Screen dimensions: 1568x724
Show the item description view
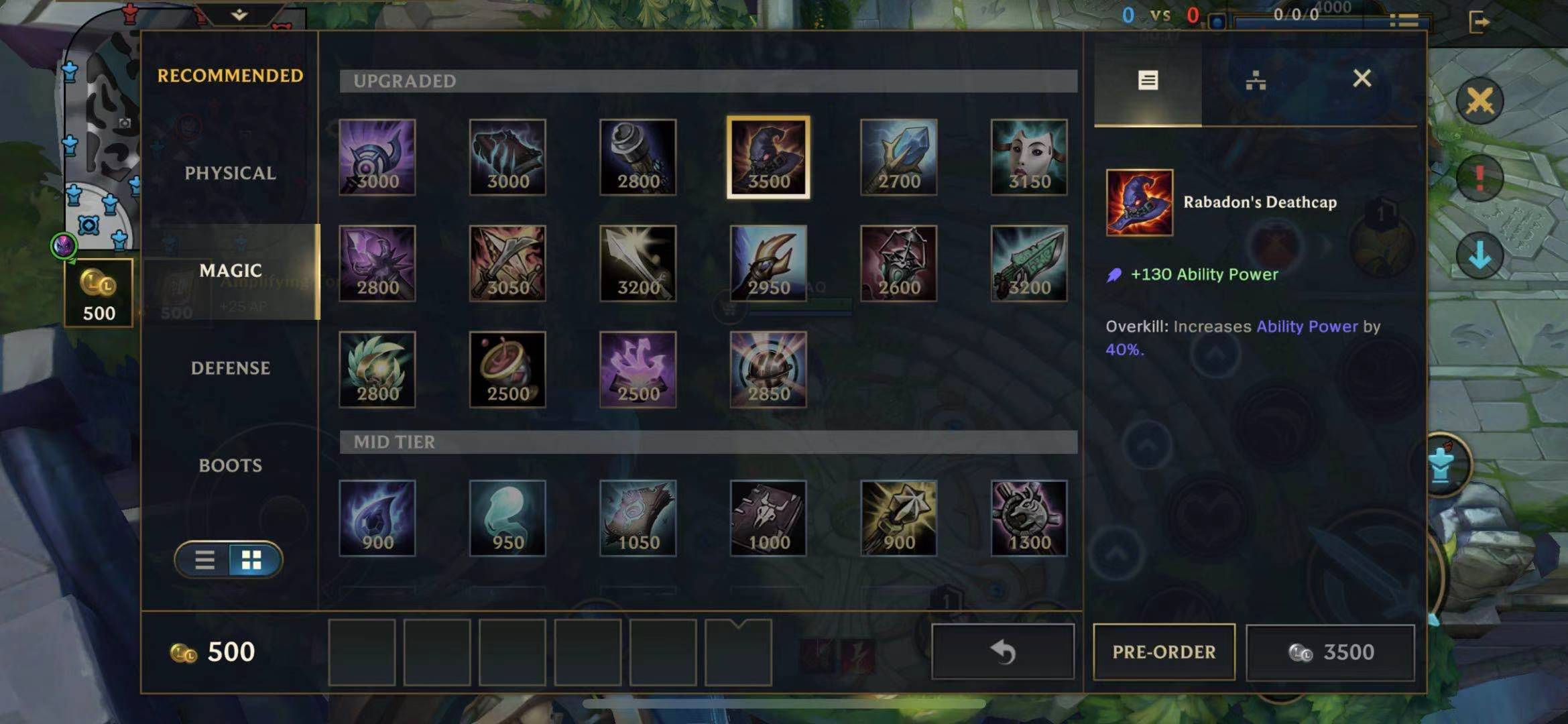tap(1148, 80)
